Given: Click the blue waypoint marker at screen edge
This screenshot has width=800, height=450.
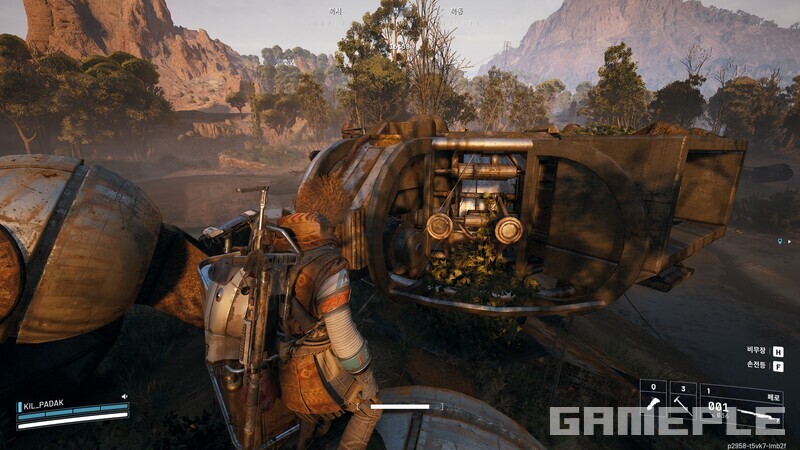Looking at the screenshot, I should point(779,241).
